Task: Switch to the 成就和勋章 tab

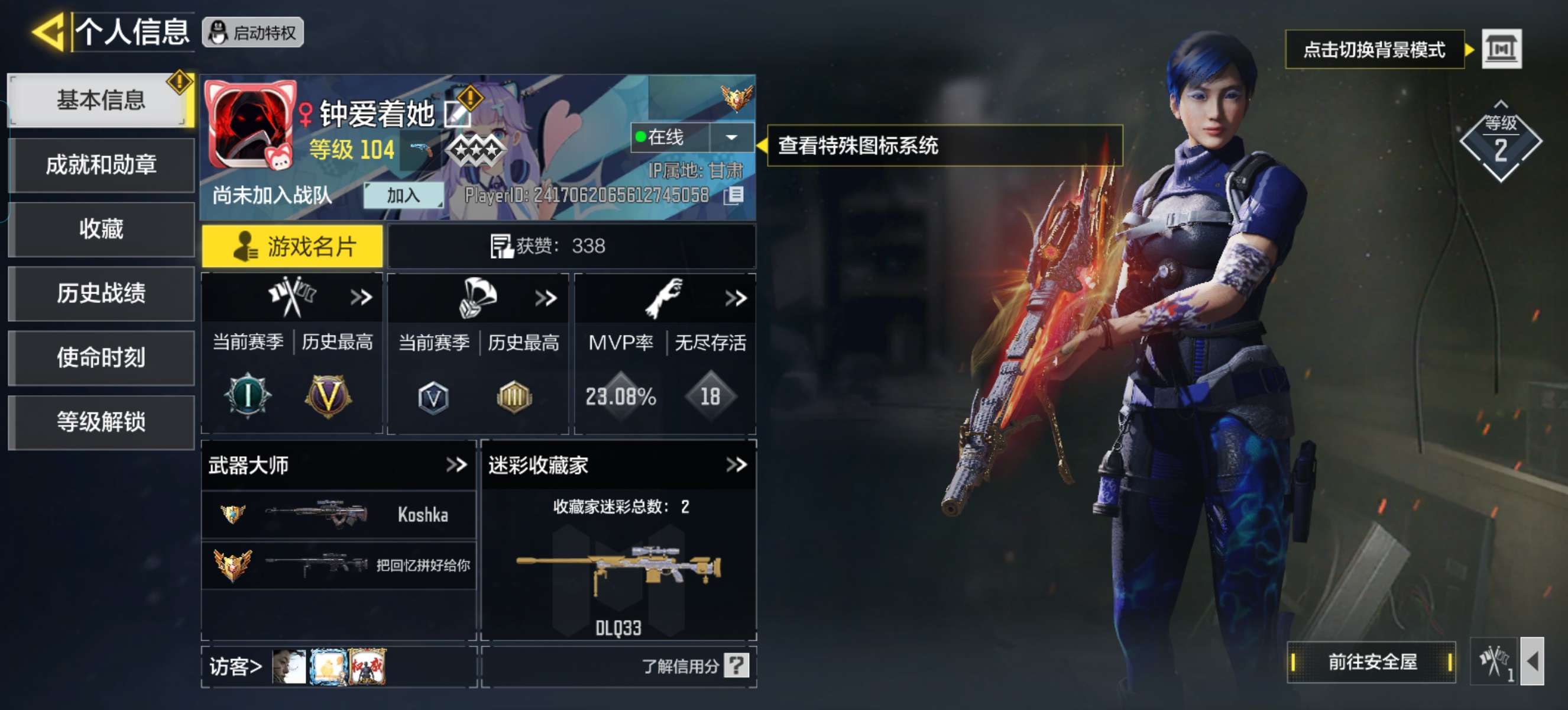Action: click(101, 165)
